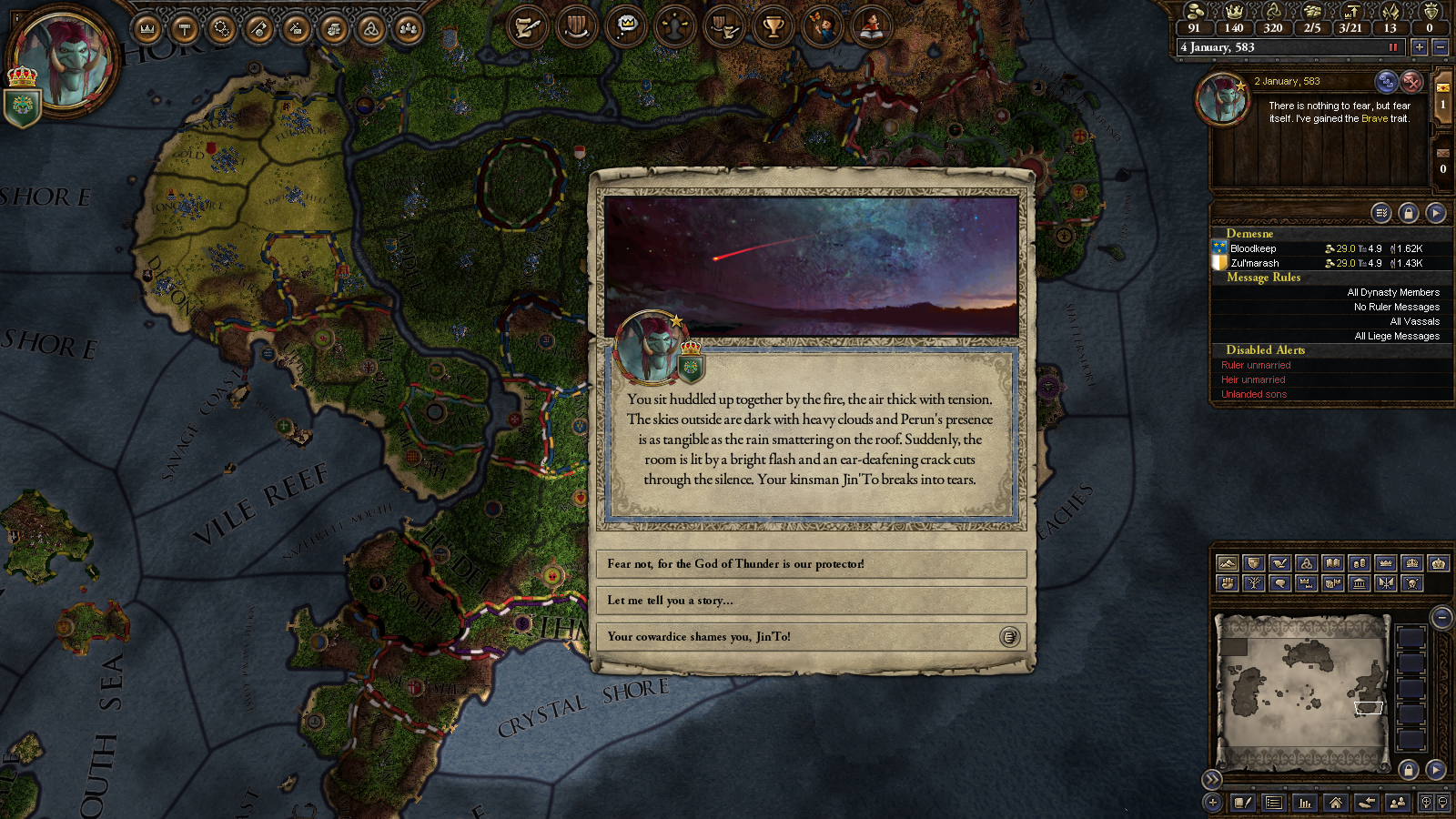Toggle the "All Dynasty Members" message rule
1456x819 pixels.
(x=1392, y=292)
